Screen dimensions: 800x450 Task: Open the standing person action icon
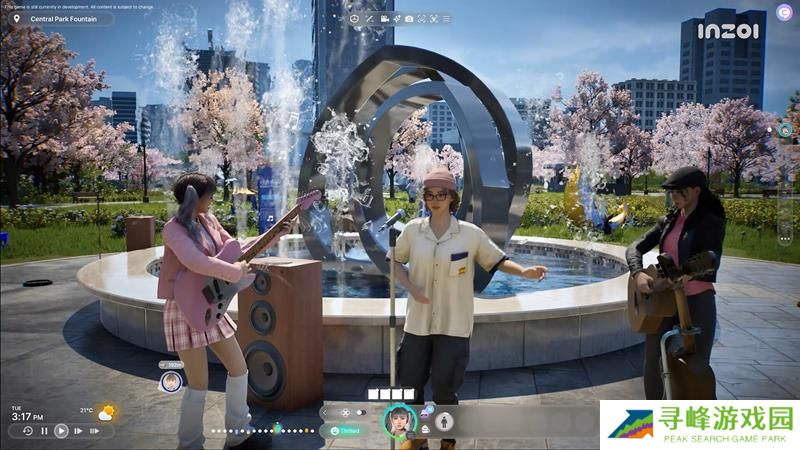(444, 421)
